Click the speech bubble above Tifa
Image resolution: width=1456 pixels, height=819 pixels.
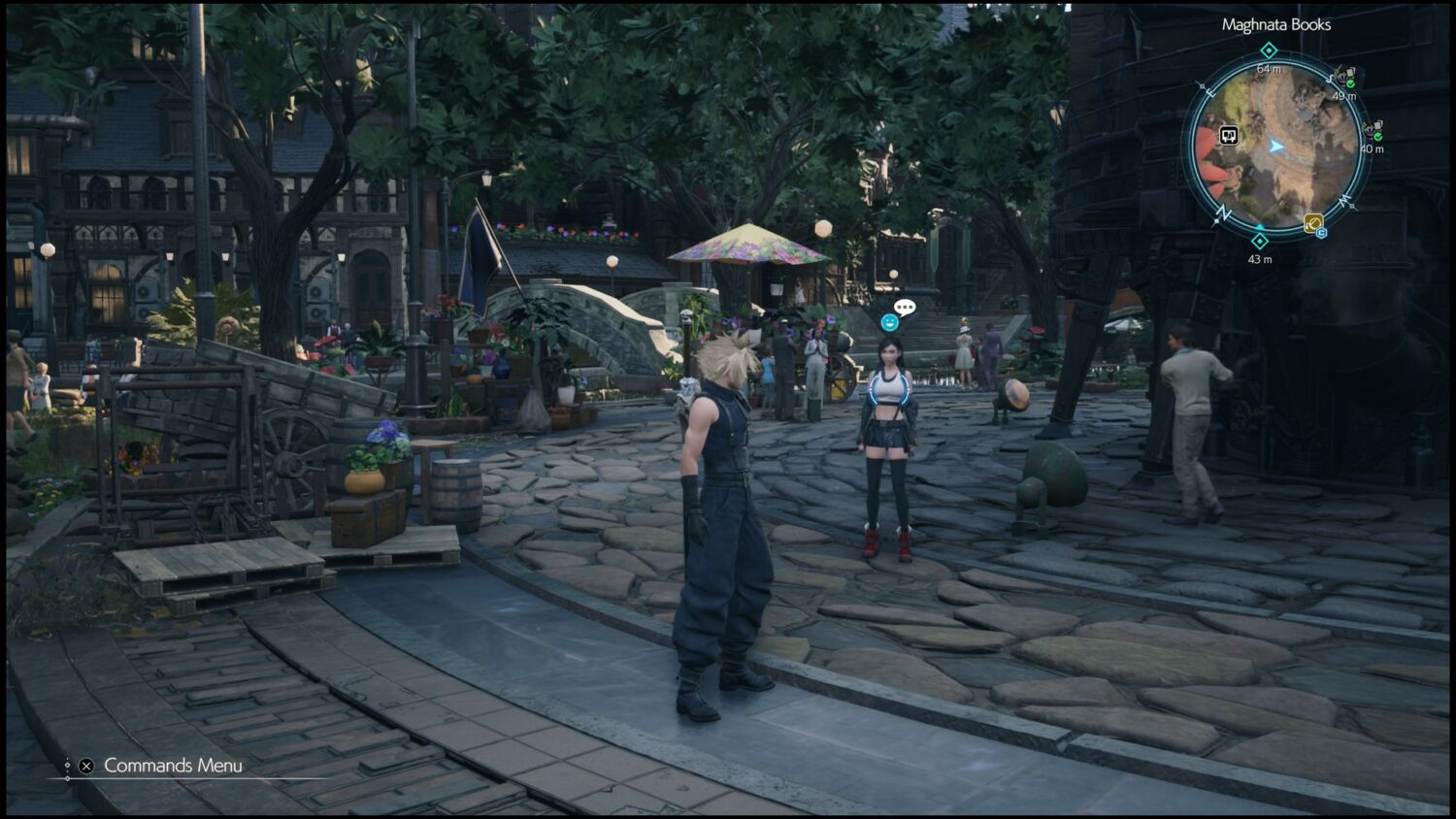[905, 308]
